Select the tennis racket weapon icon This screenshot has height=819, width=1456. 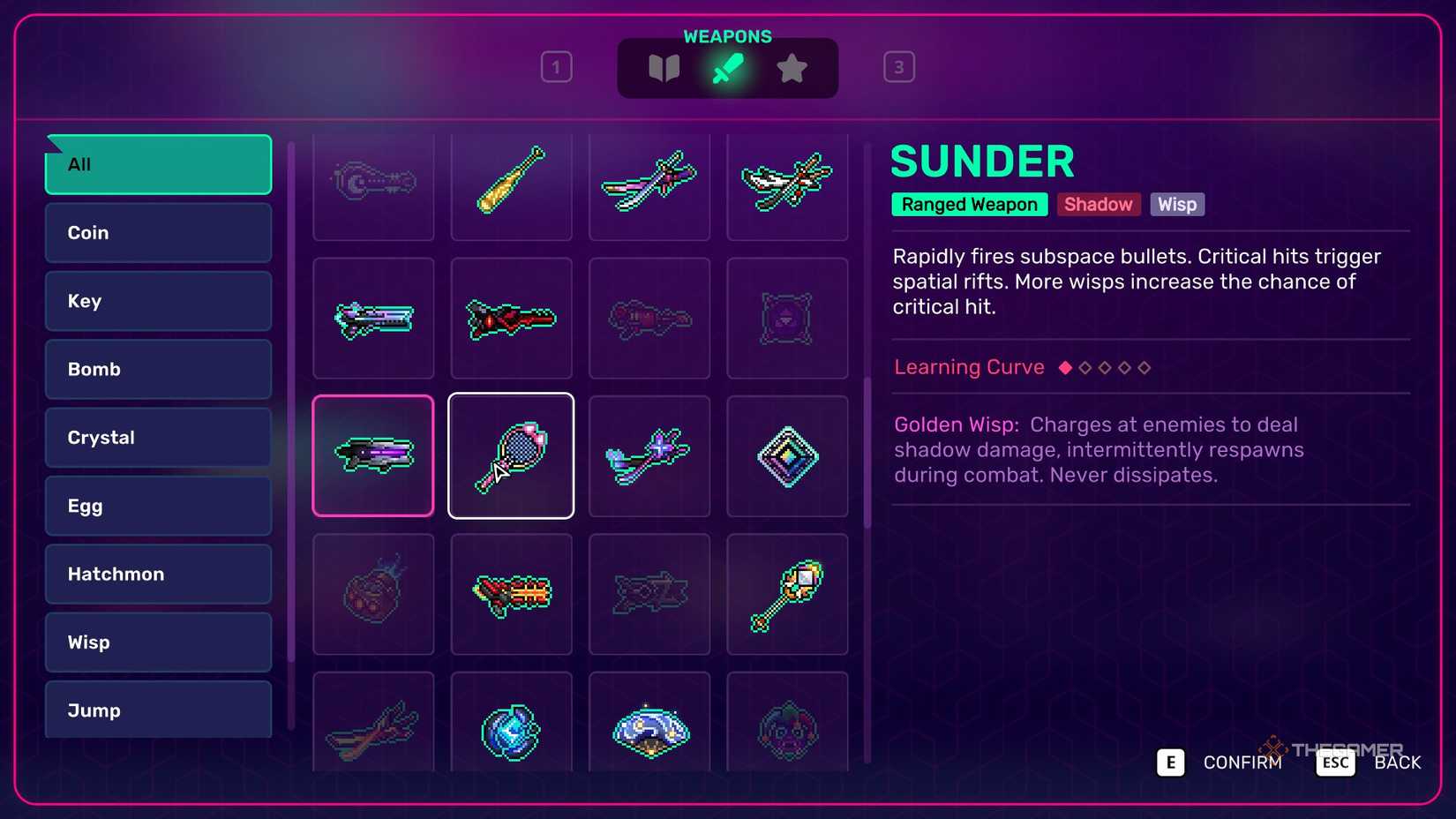click(x=511, y=455)
